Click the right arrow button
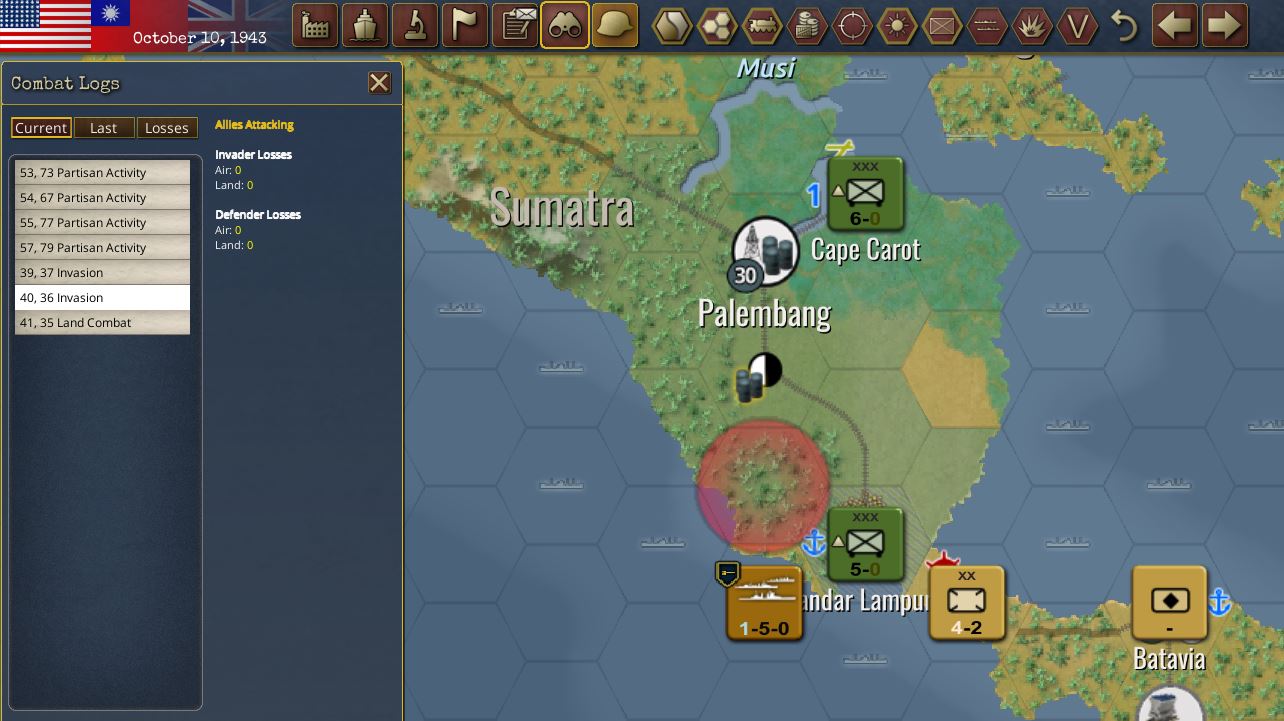Image resolution: width=1284 pixels, height=721 pixels. coord(1225,26)
